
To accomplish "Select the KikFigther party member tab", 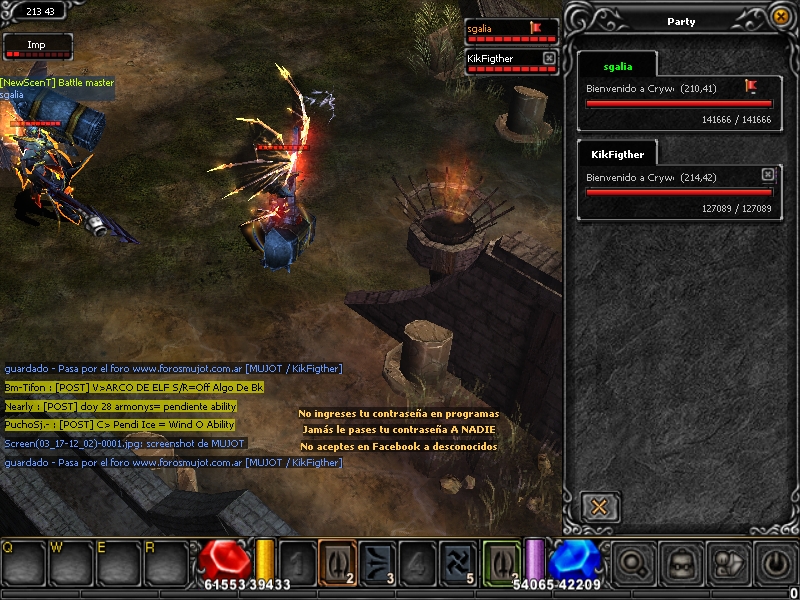I will (x=617, y=154).
